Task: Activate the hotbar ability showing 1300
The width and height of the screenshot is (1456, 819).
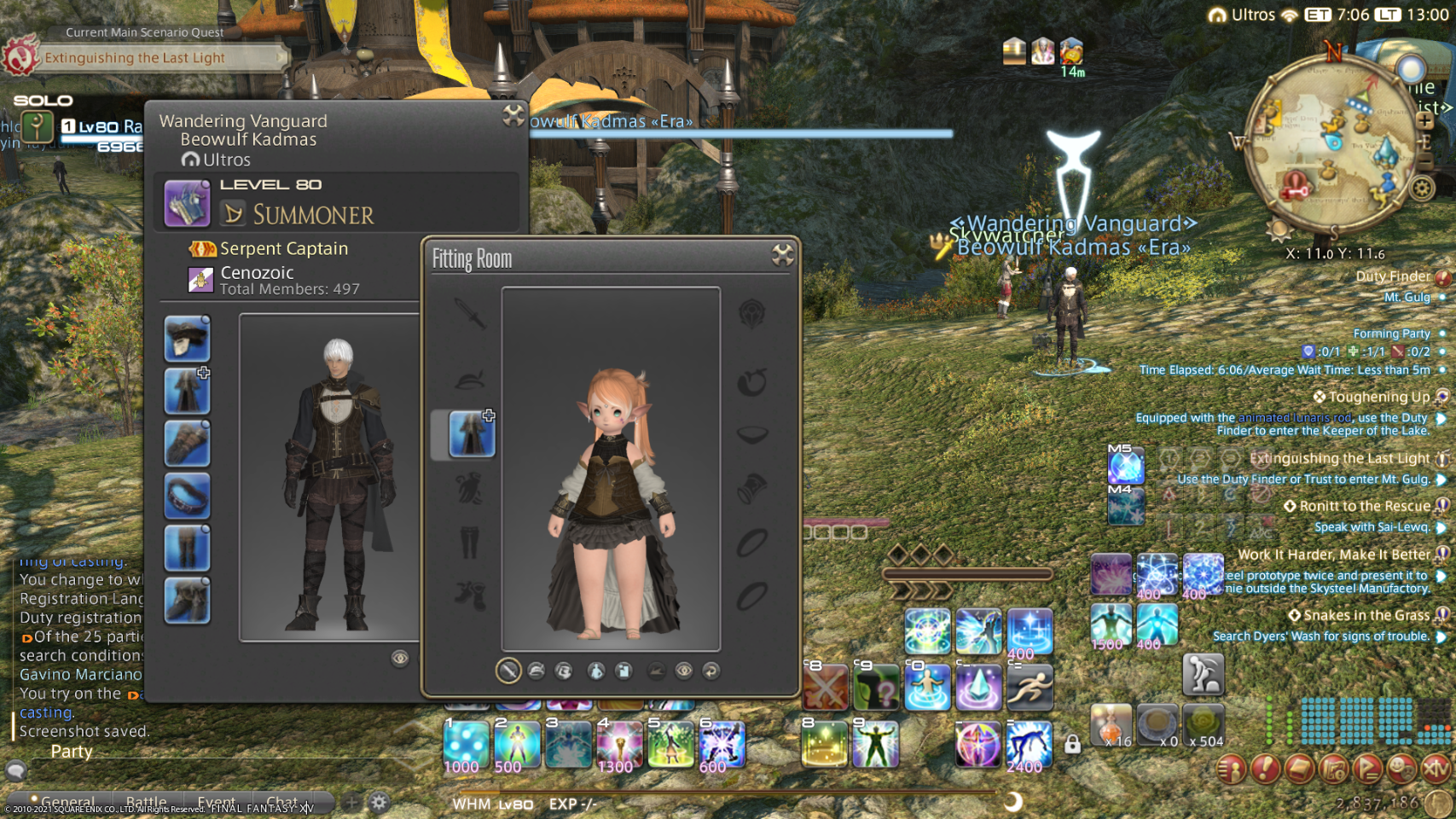Action: [x=619, y=744]
